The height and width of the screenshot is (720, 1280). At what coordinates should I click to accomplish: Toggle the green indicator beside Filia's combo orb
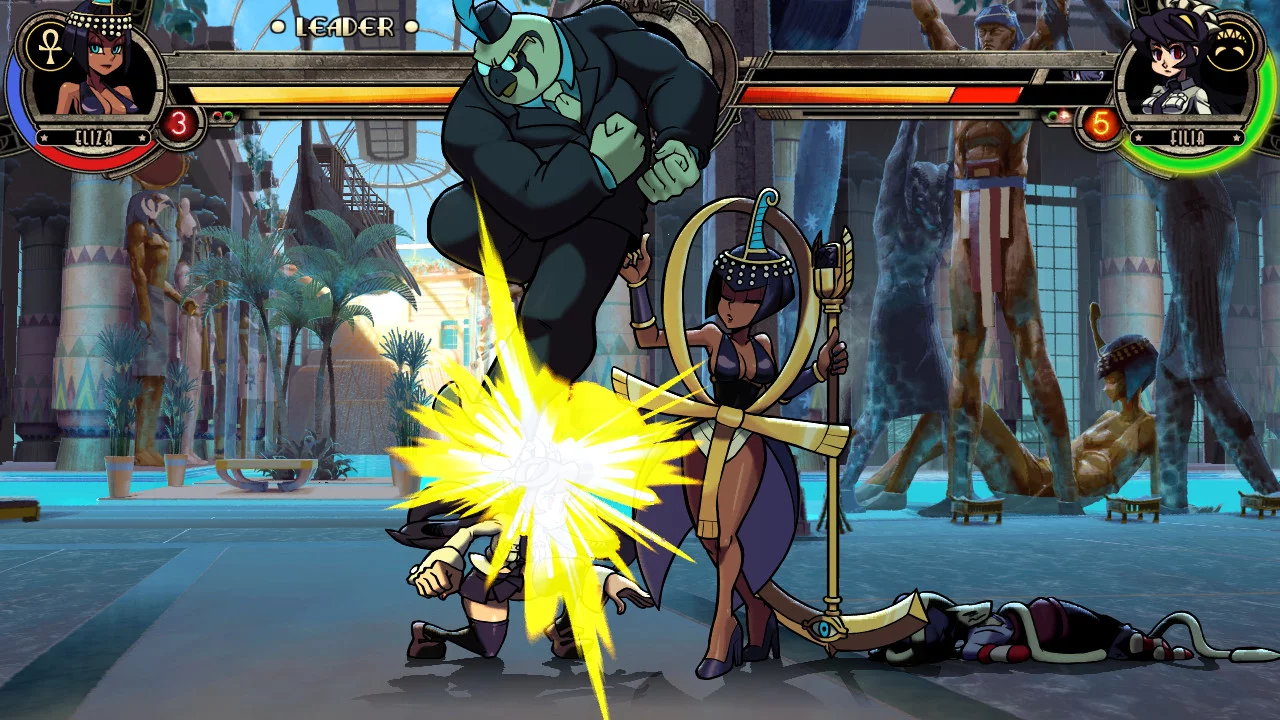click(1053, 115)
